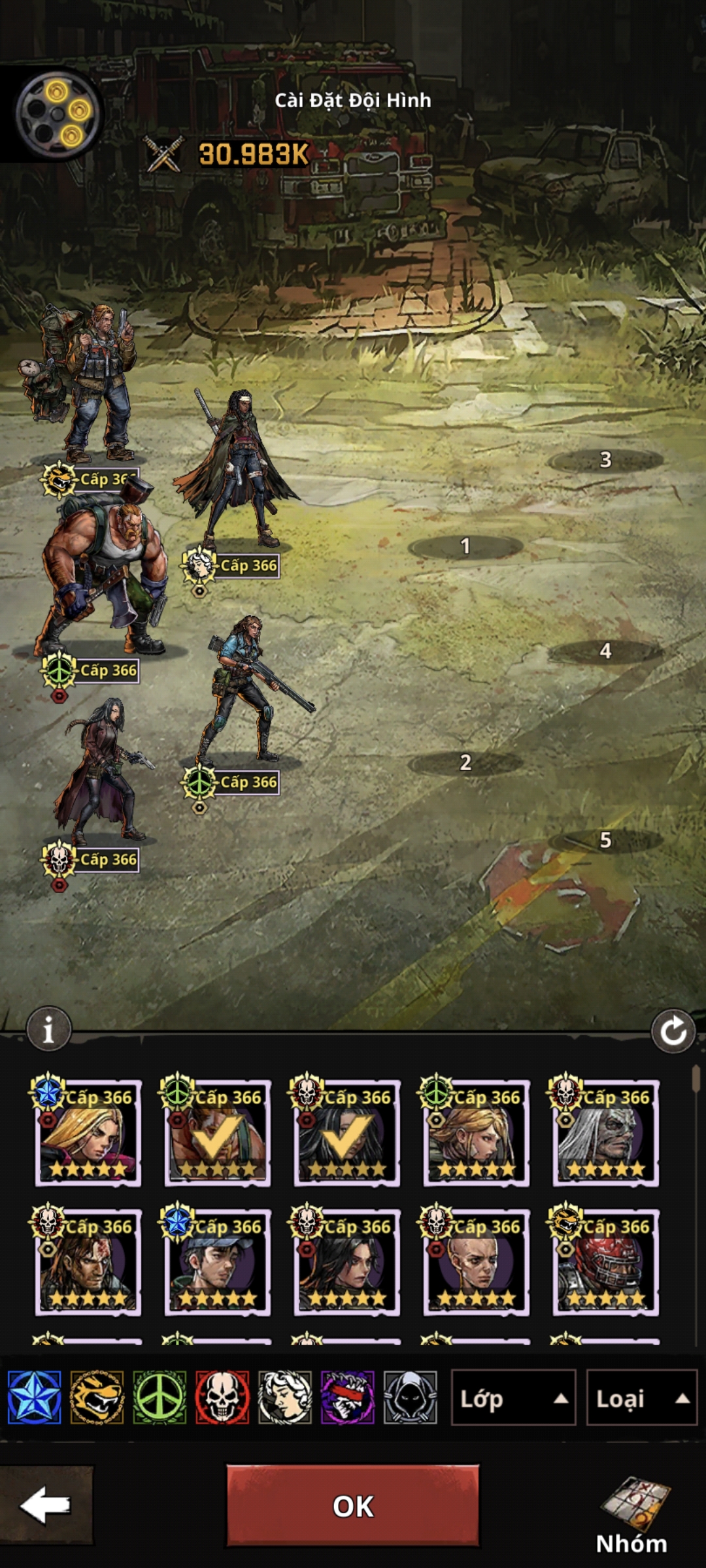Go back using the white arrow button
This screenshot has width=706, height=1568.
[46, 1505]
